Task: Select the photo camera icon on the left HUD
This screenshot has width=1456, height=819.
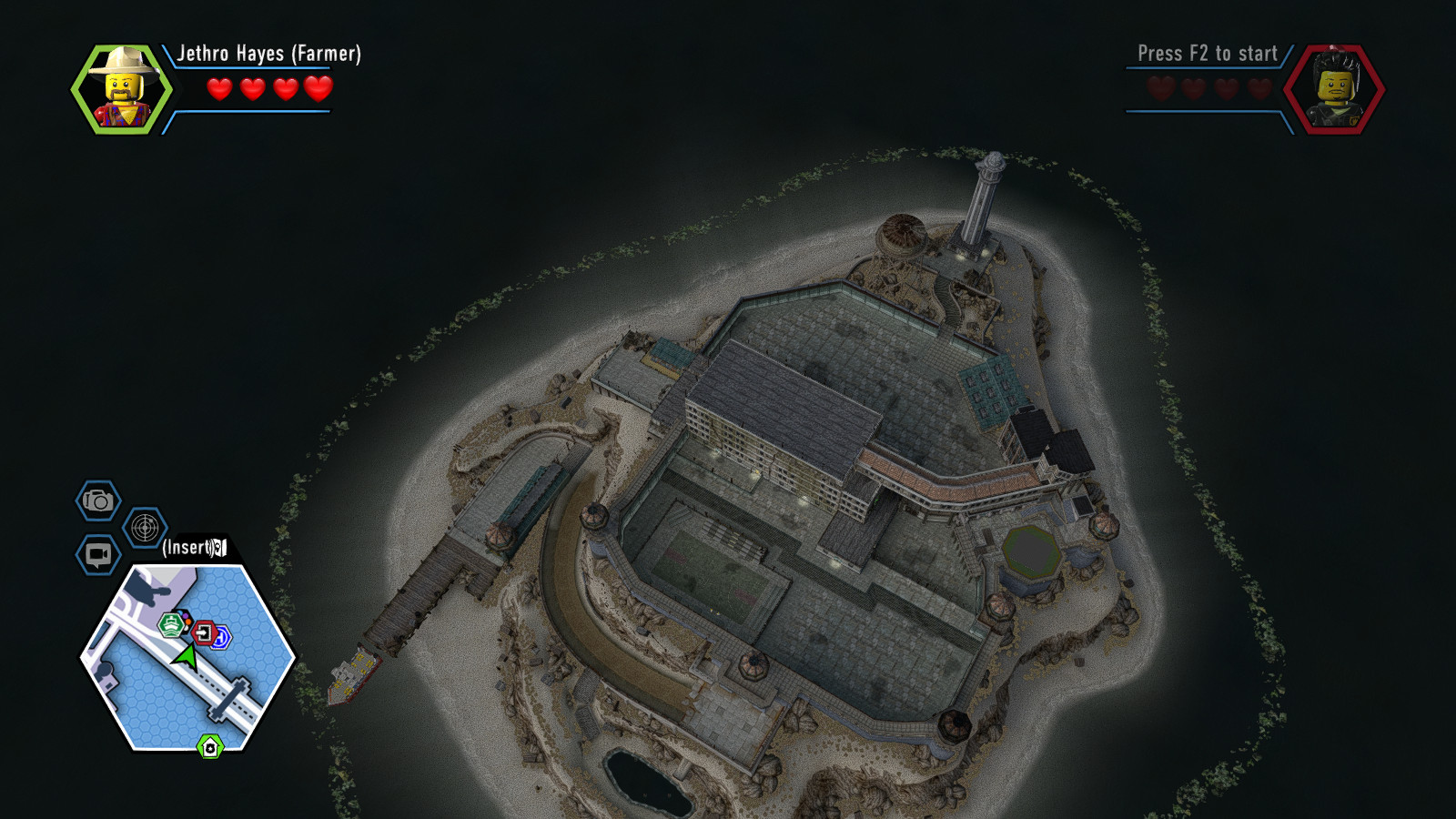Action: pyautogui.click(x=96, y=501)
